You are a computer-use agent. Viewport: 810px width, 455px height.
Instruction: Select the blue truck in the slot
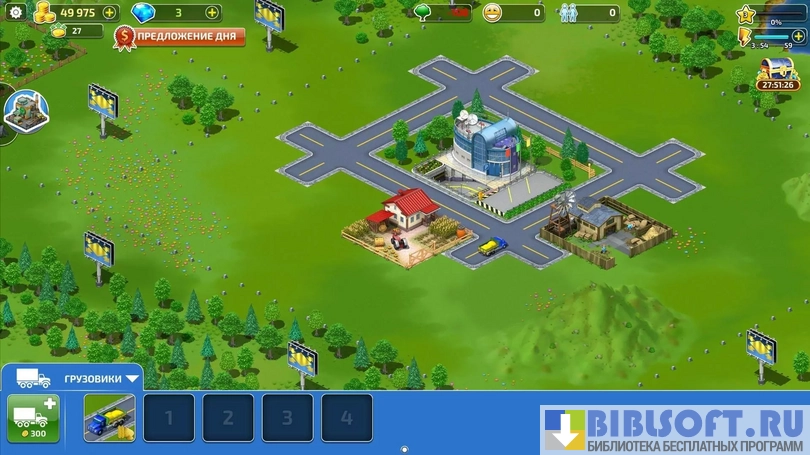109,417
